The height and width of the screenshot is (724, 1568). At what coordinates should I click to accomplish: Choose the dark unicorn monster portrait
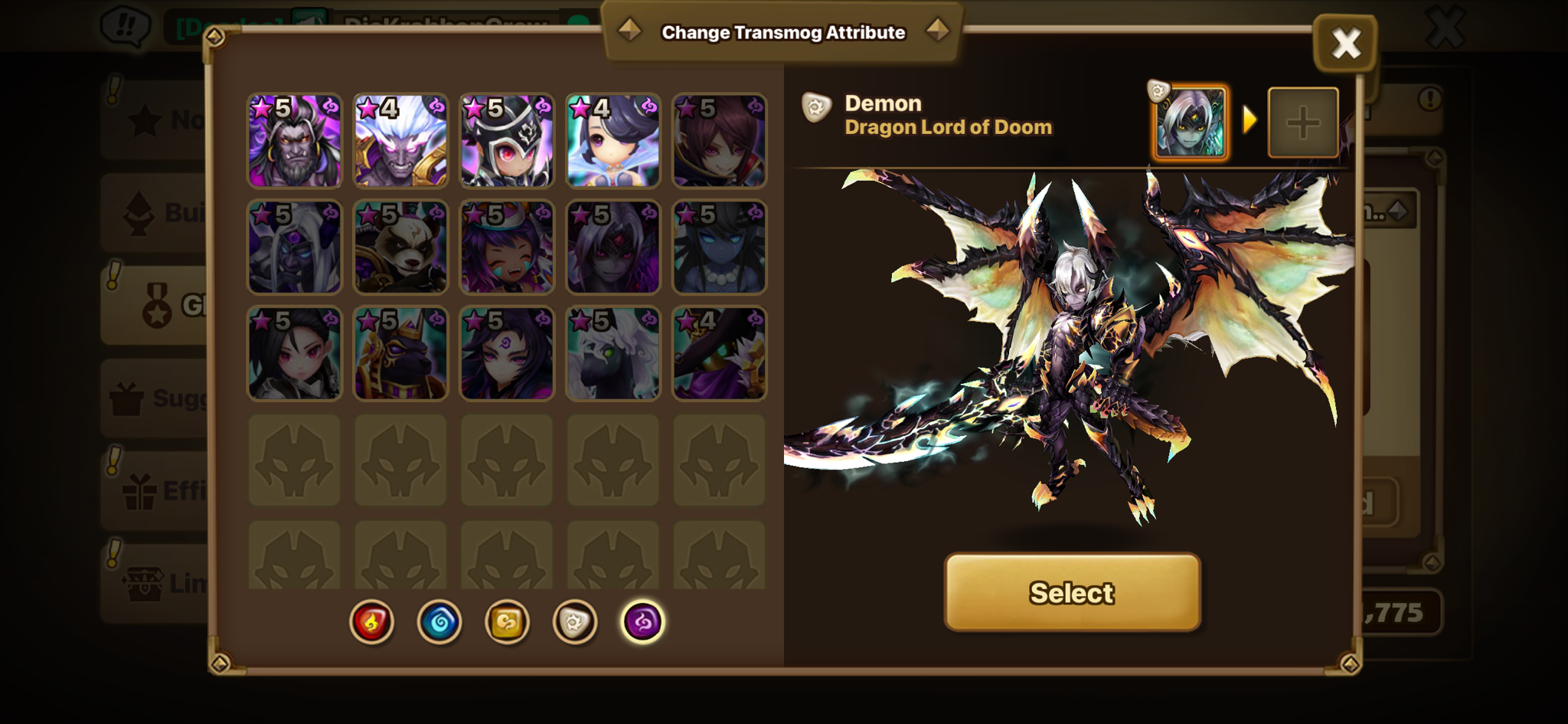pyautogui.click(x=612, y=354)
